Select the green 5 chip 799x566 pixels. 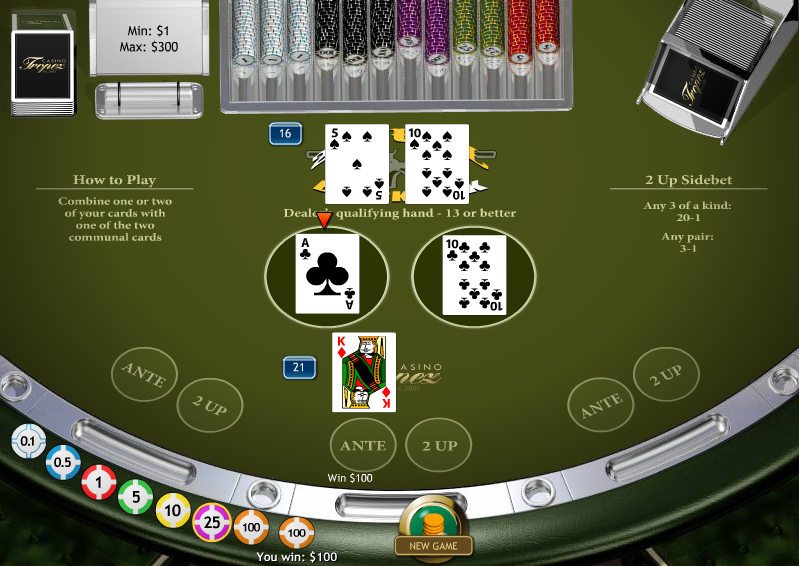(x=136, y=497)
